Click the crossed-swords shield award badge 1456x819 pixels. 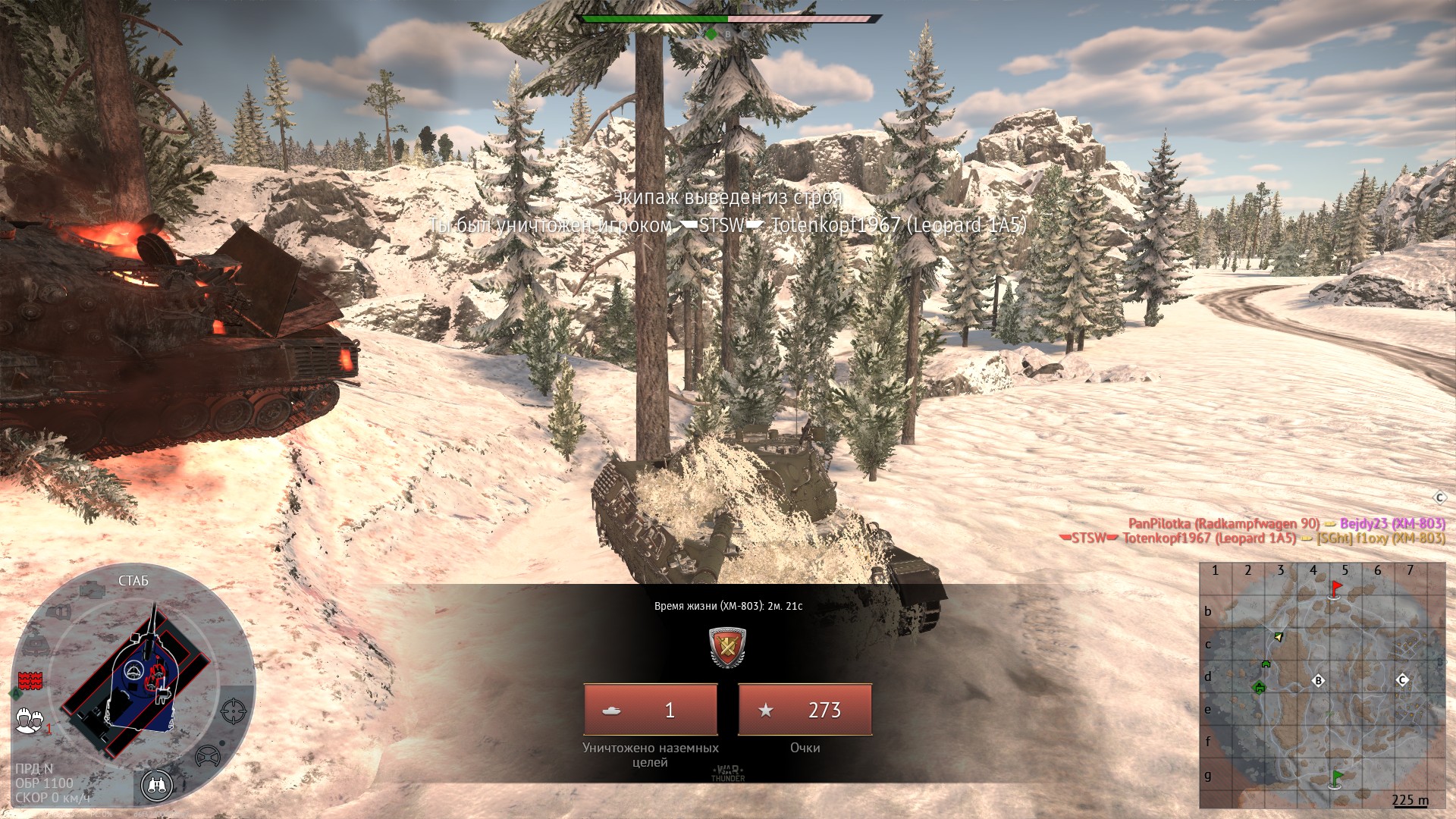[727, 647]
